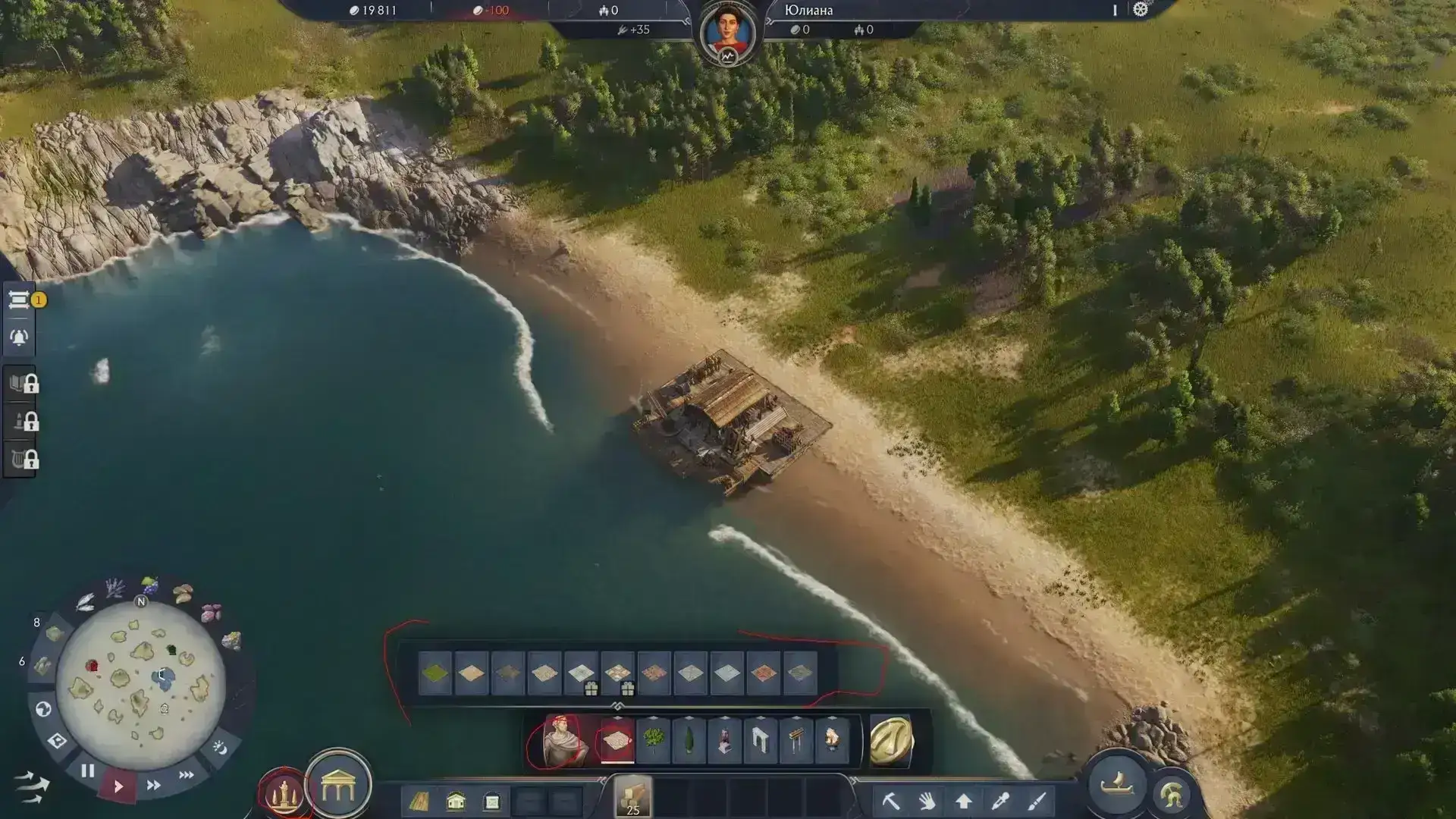Screen dimensions: 1456x819
Task: Open the temple building menu
Action: click(338, 786)
